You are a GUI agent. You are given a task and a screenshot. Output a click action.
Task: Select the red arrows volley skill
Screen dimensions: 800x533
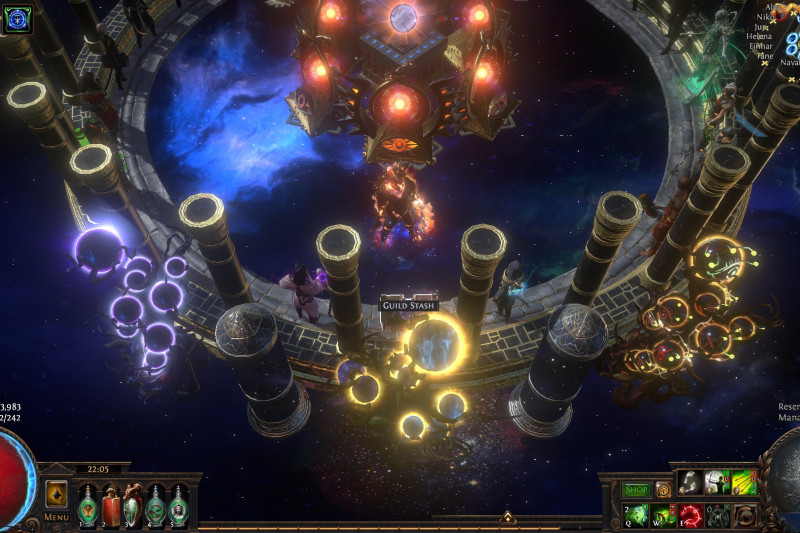pos(743,483)
